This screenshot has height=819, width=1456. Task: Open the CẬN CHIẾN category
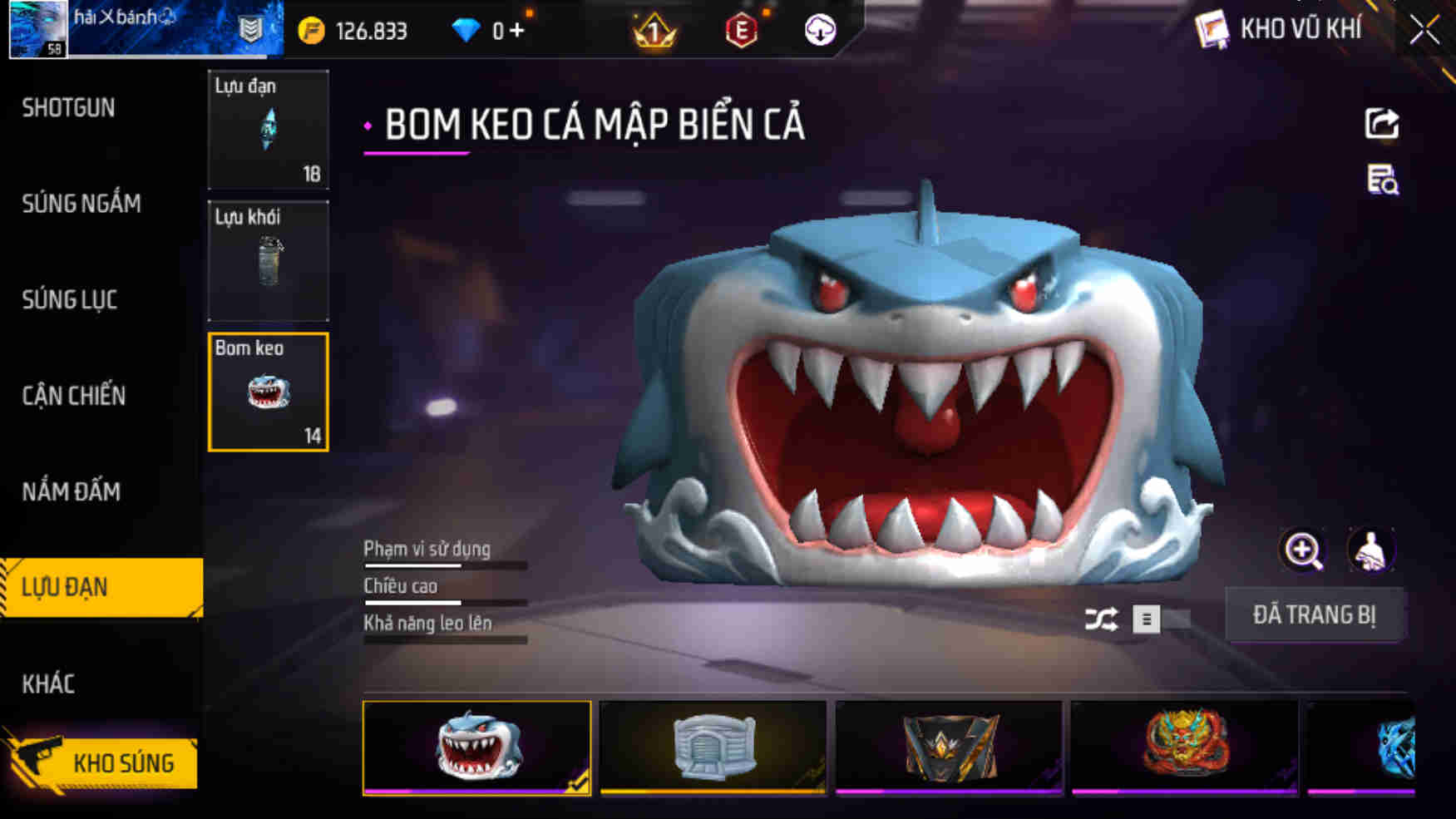click(x=74, y=397)
